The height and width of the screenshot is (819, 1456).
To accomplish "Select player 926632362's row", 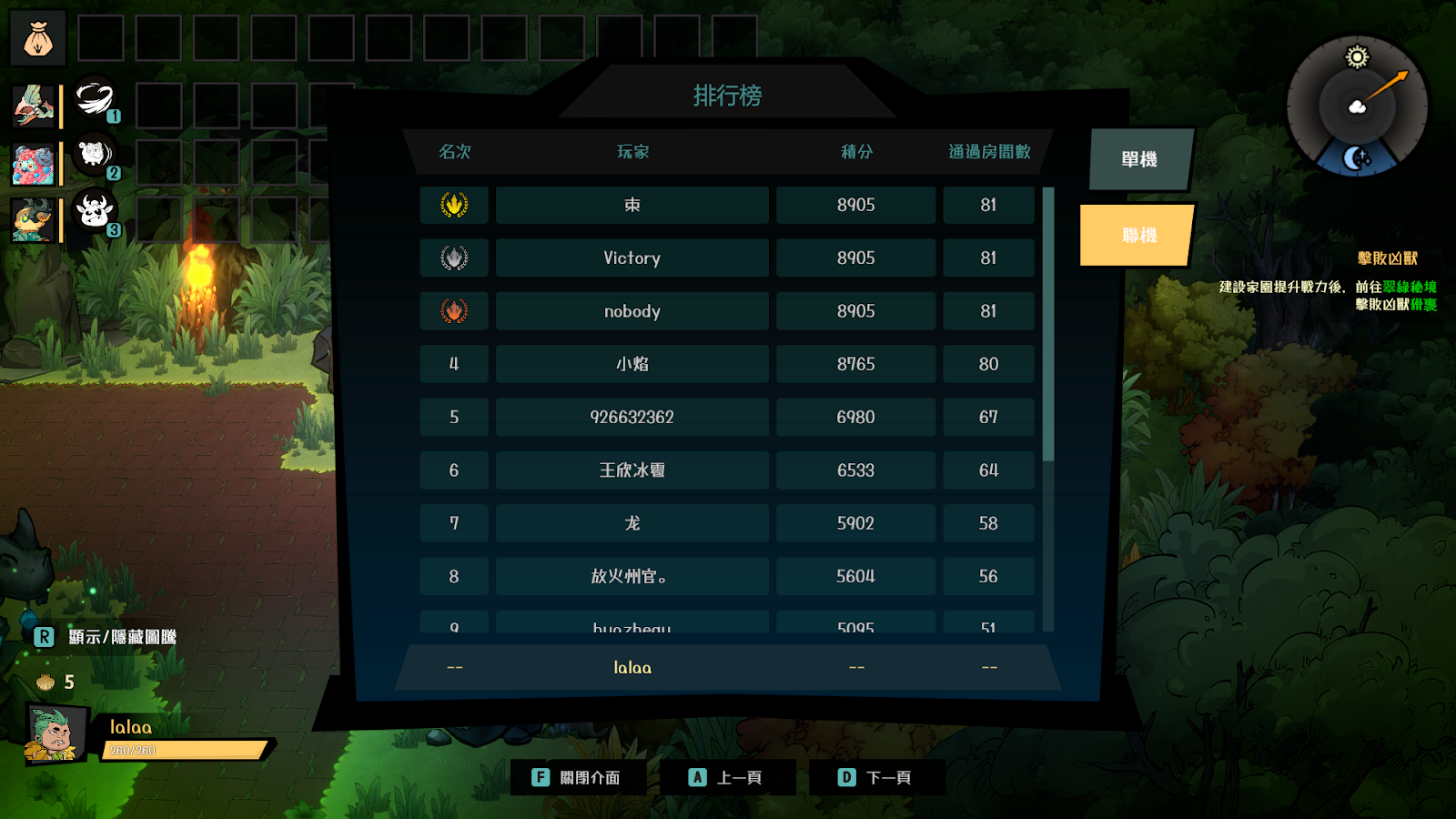I will [632, 418].
